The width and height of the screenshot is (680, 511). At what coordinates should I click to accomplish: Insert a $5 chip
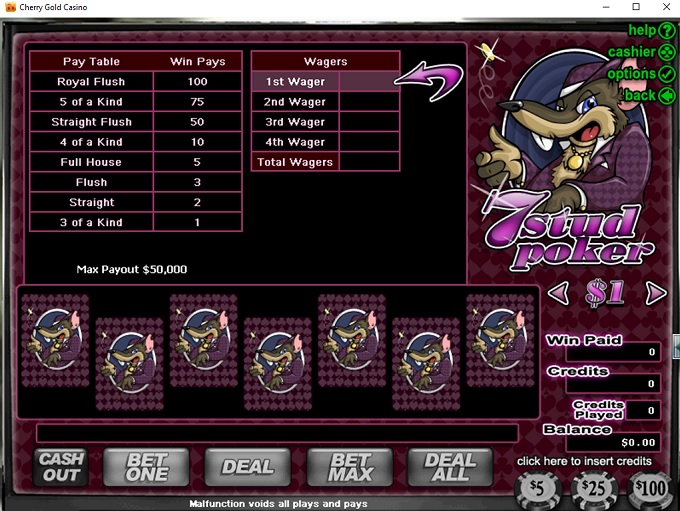[x=536, y=490]
